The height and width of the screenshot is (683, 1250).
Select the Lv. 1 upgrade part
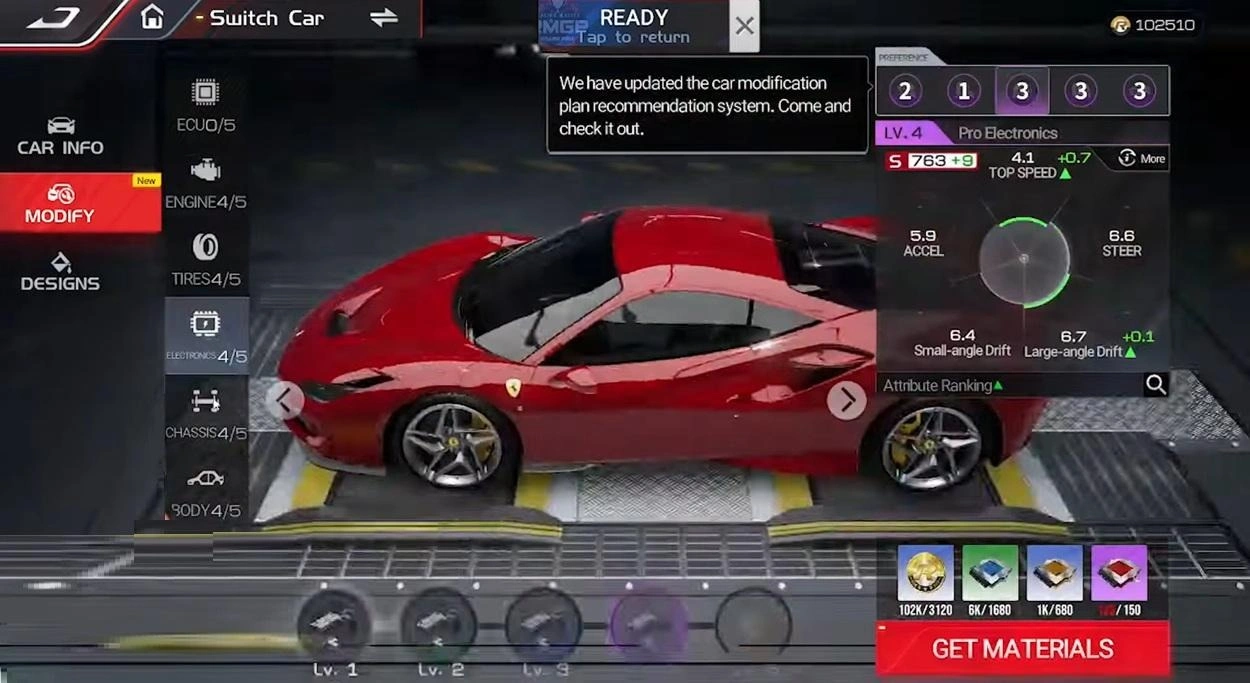pyautogui.click(x=335, y=624)
